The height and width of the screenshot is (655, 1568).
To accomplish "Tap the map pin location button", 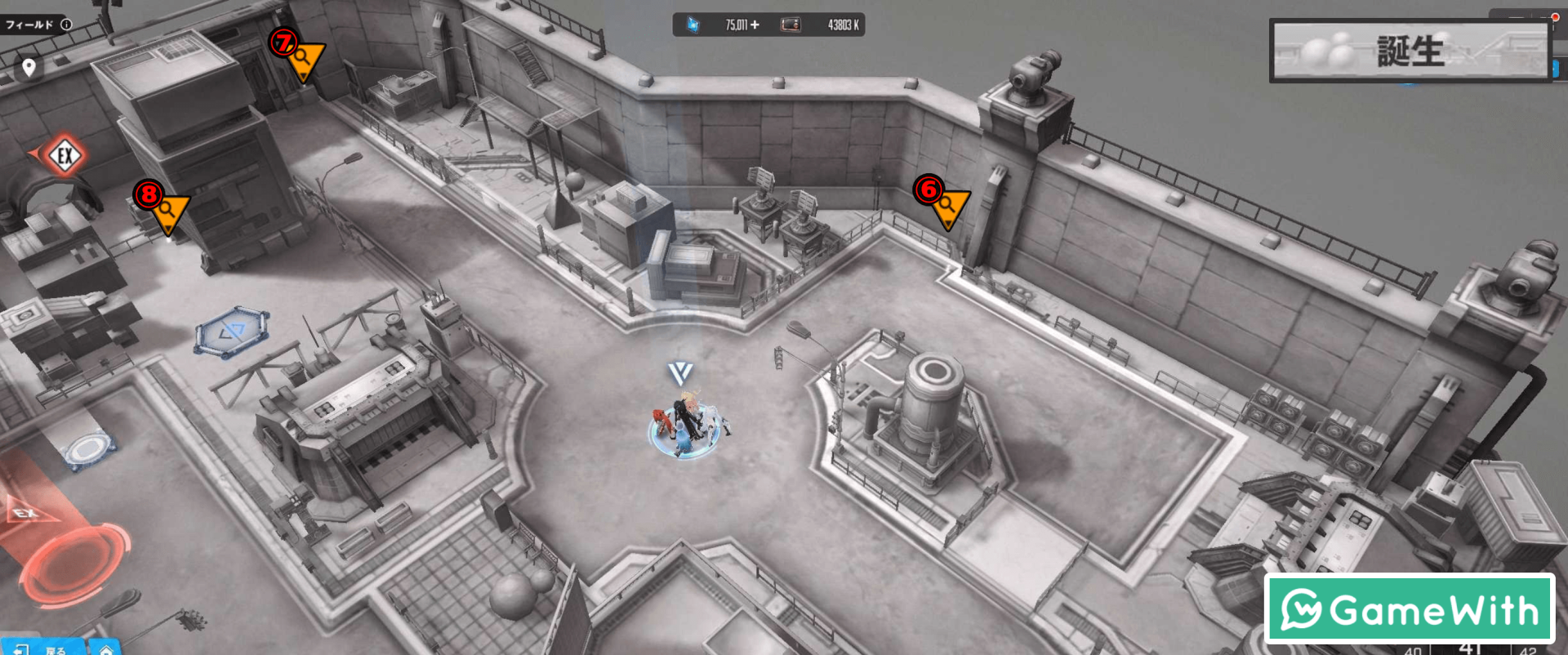I will (x=29, y=67).
